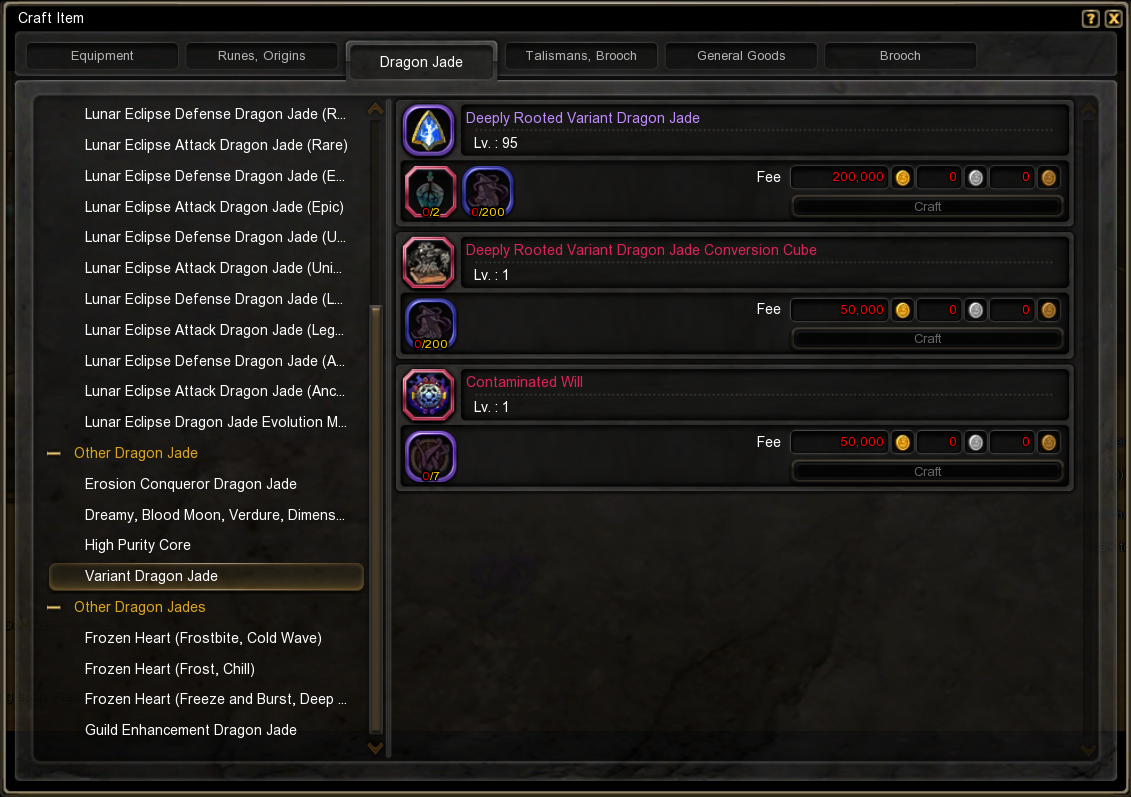Open the help question mark button
1131x797 pixels.
(x=1091, y=19)
